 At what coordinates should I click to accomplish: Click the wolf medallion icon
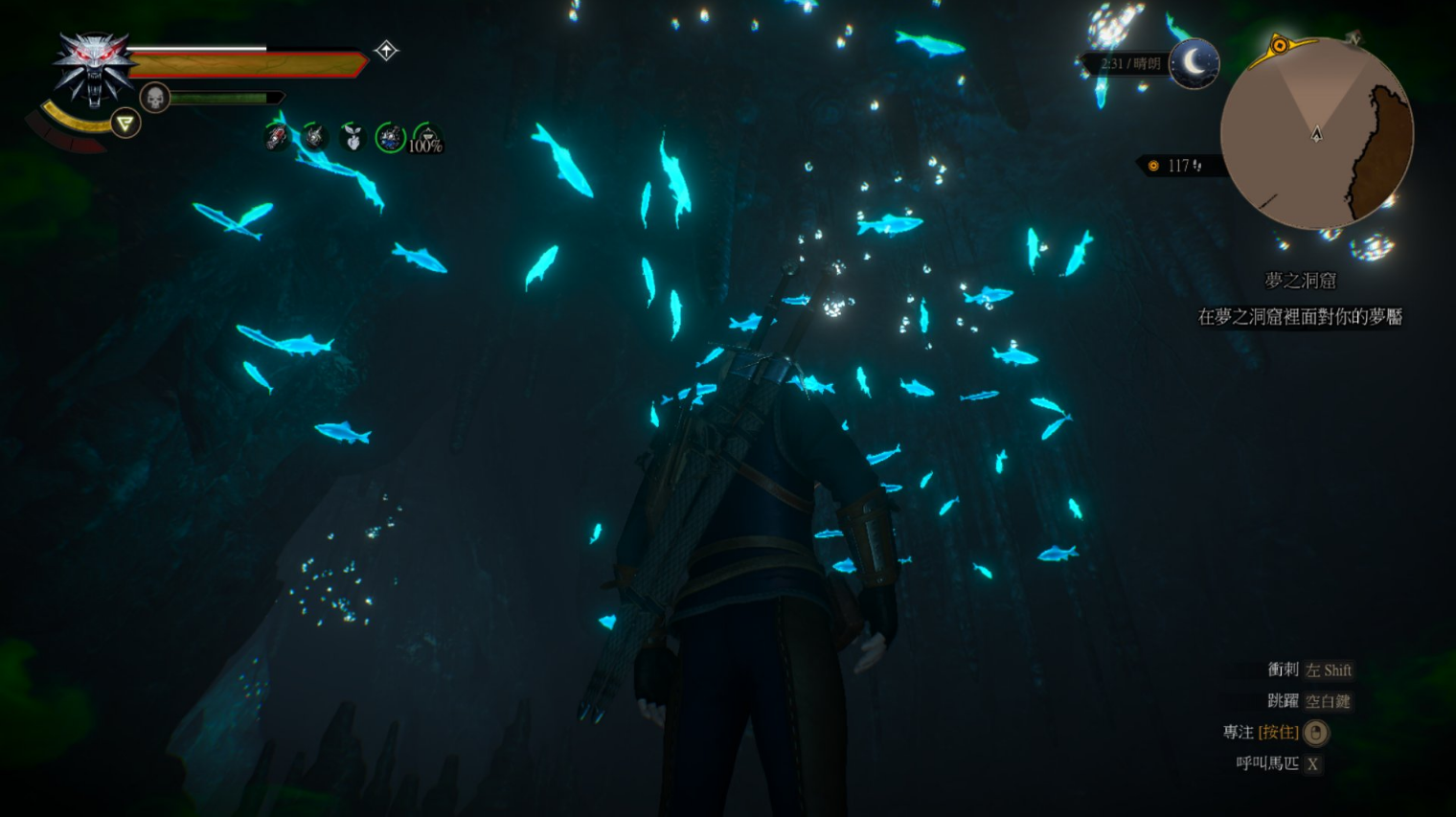pyautogui.click(x=93, y=67)
